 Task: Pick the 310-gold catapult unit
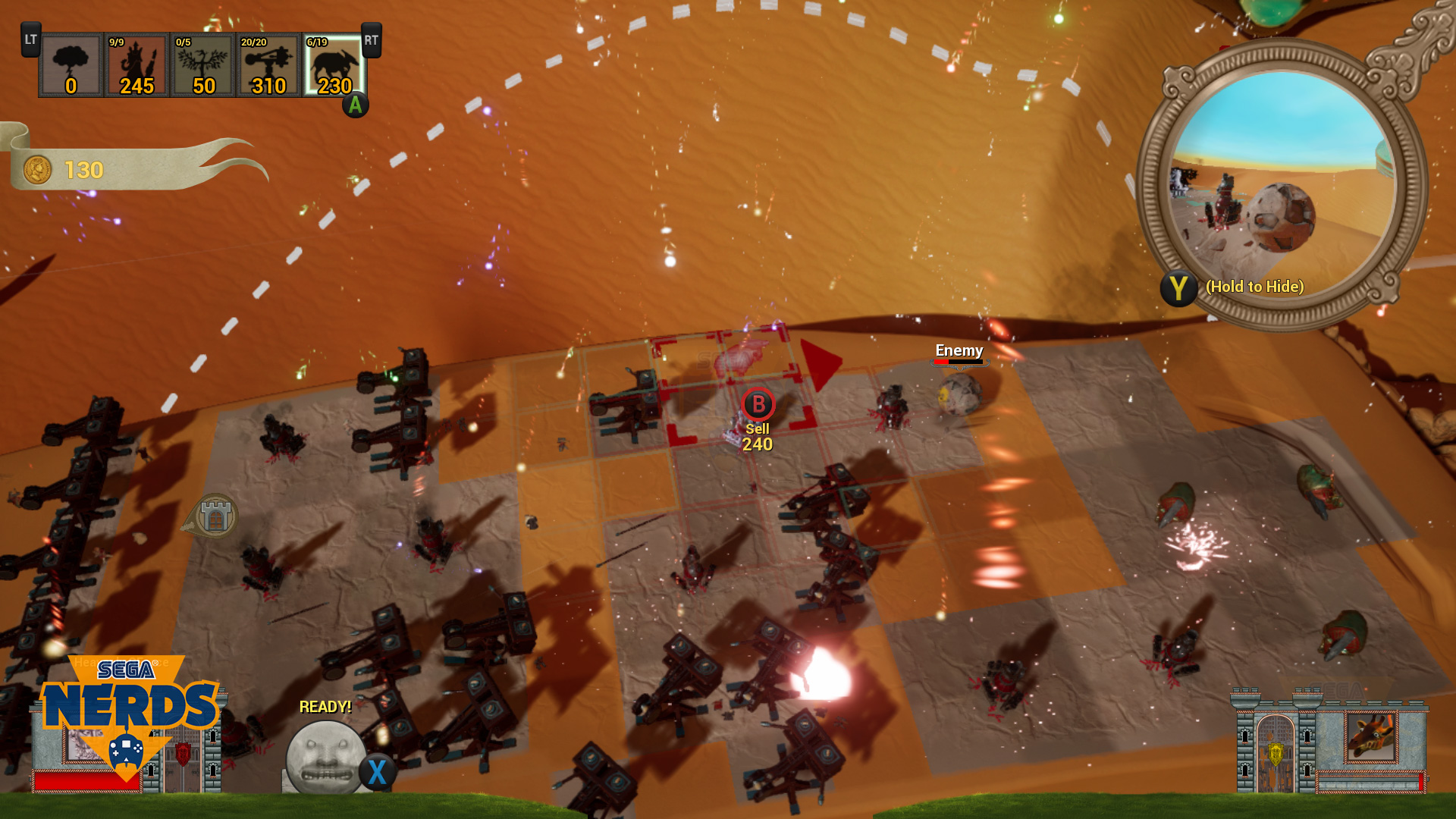pyautogui.click(x=268, y=65)
